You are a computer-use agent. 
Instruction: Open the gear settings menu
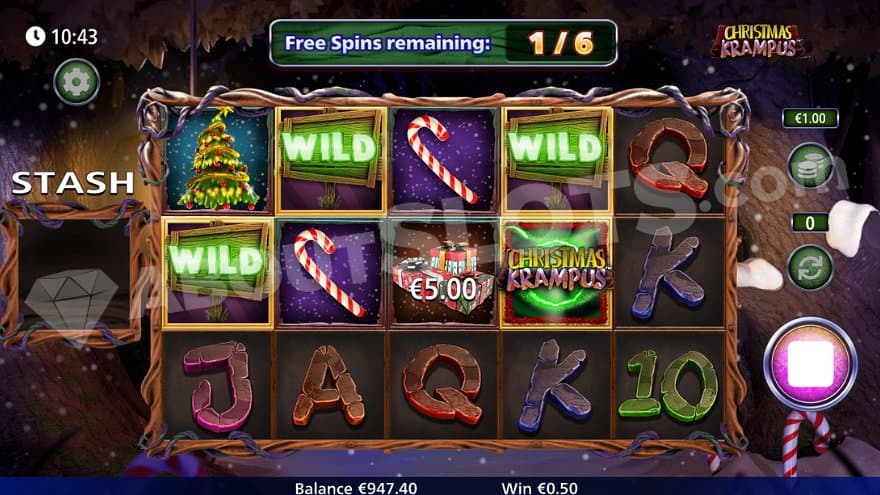pos(76,81)
